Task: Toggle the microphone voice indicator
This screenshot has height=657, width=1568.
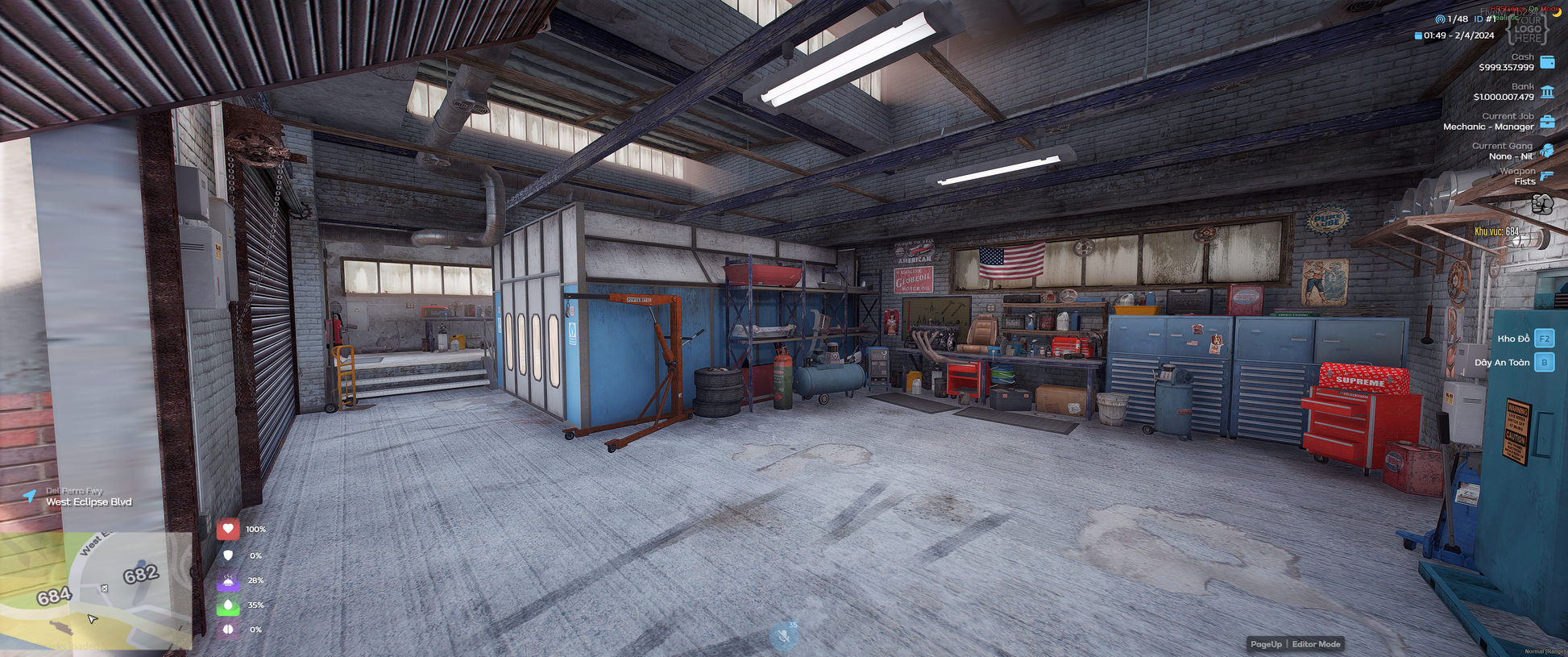Action: click(783, 636)
